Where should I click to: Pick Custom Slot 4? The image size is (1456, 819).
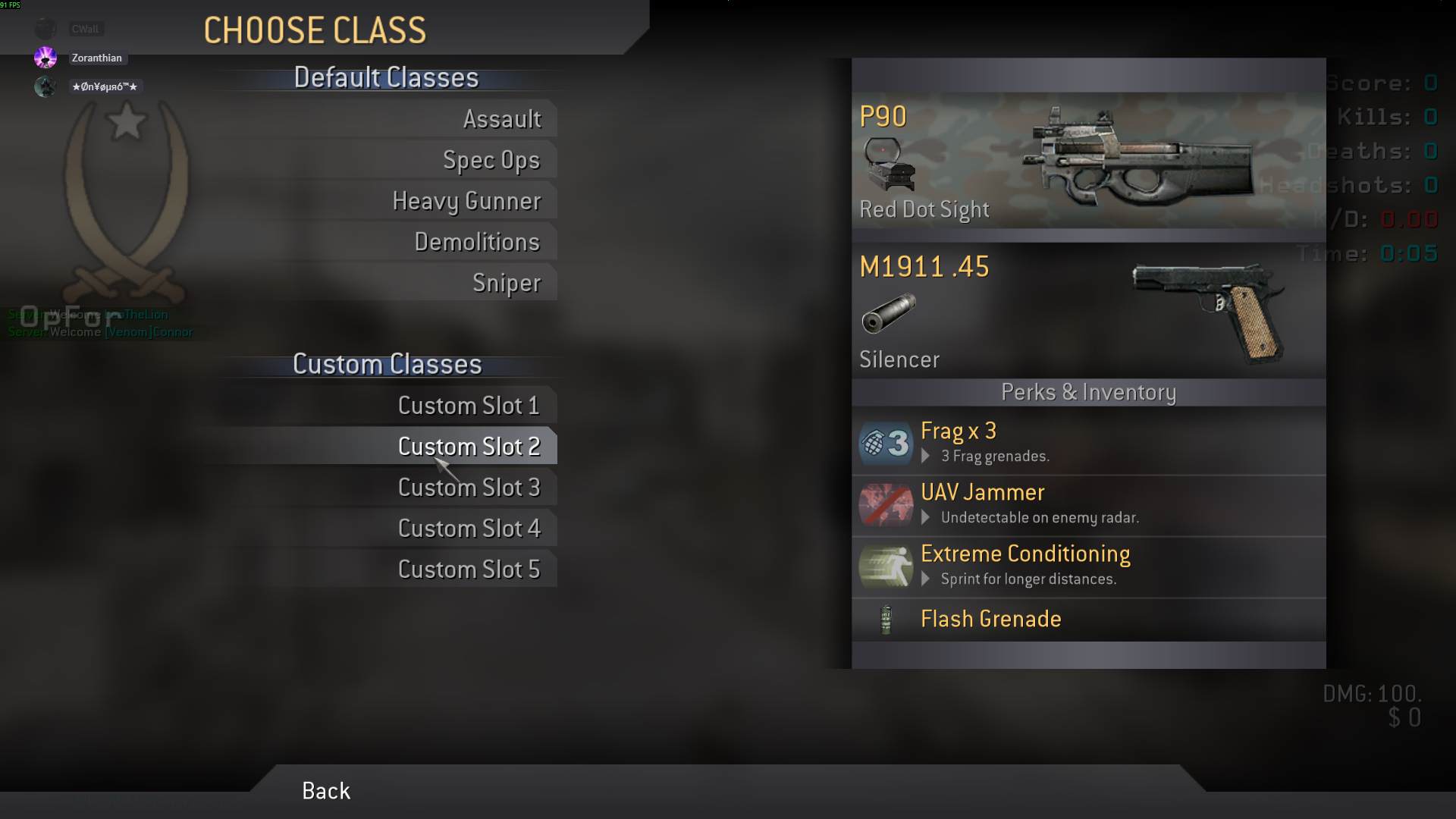(469, 529)
